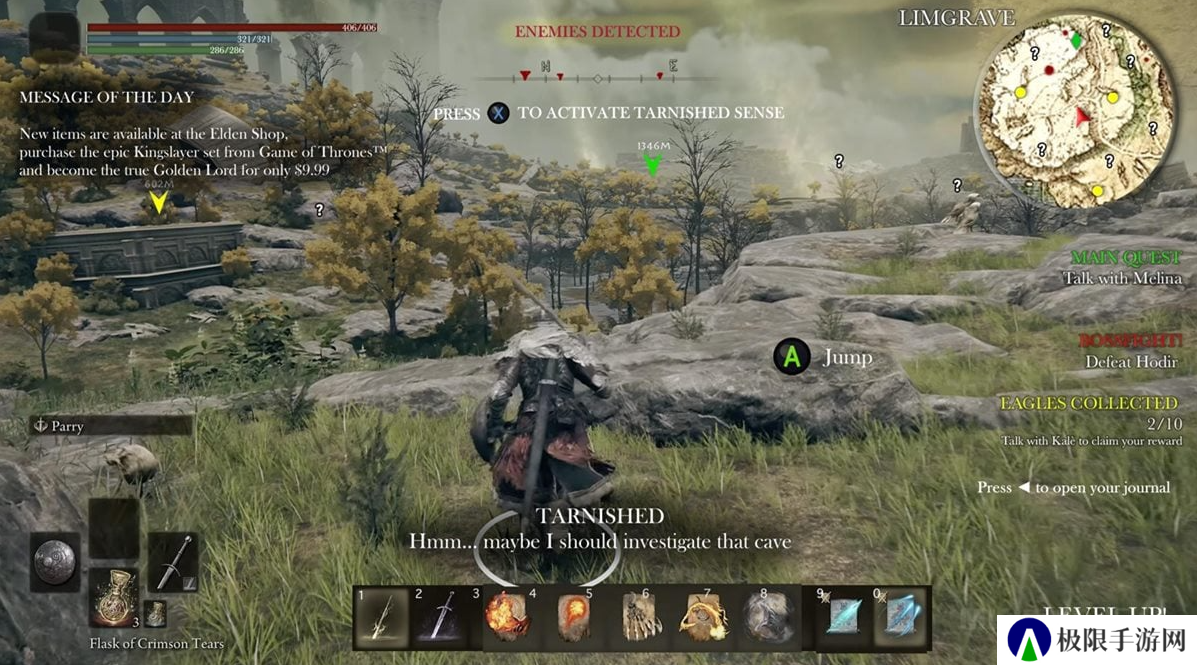Use the Flask of Crimson Tears

click(113, 596)
